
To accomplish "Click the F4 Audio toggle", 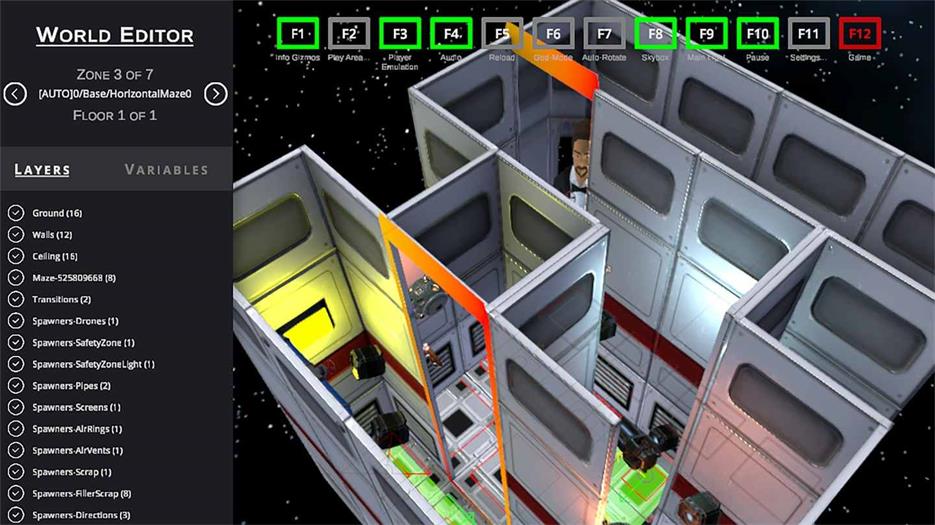I will tap(451, 34).
